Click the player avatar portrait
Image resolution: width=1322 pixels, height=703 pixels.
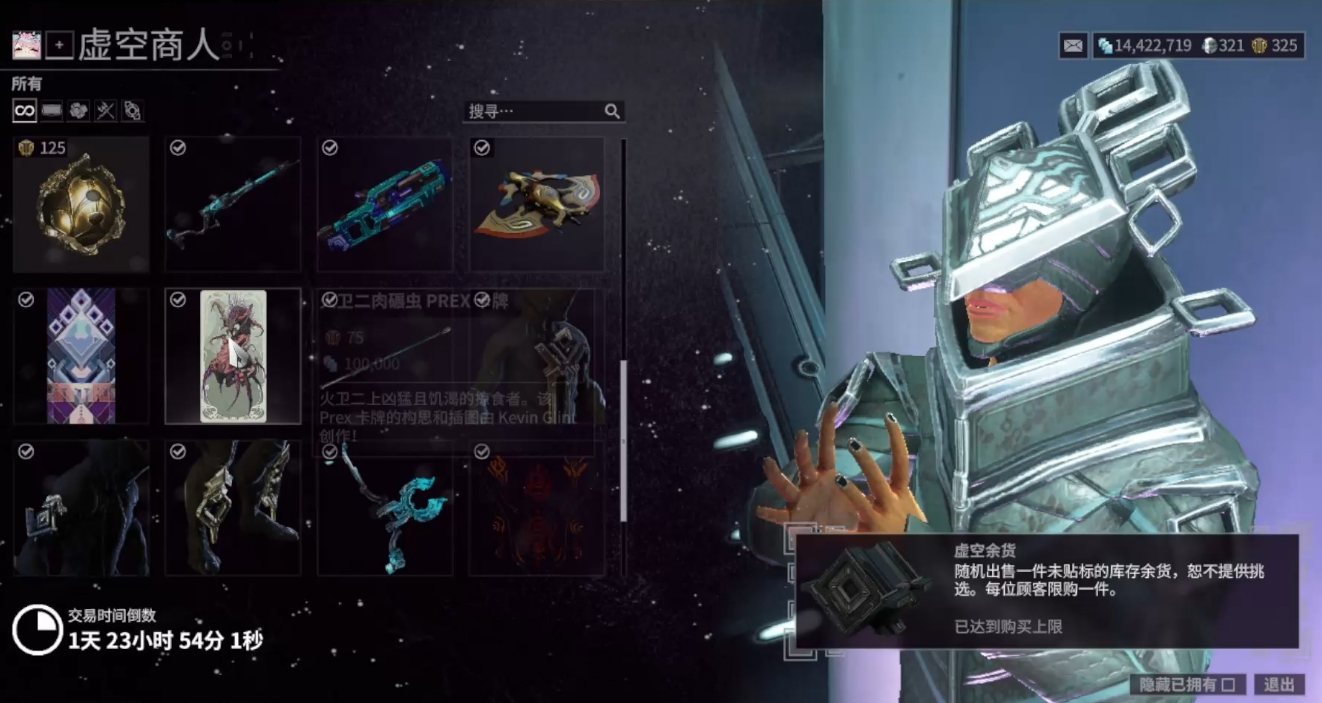[x=25, y=45]
